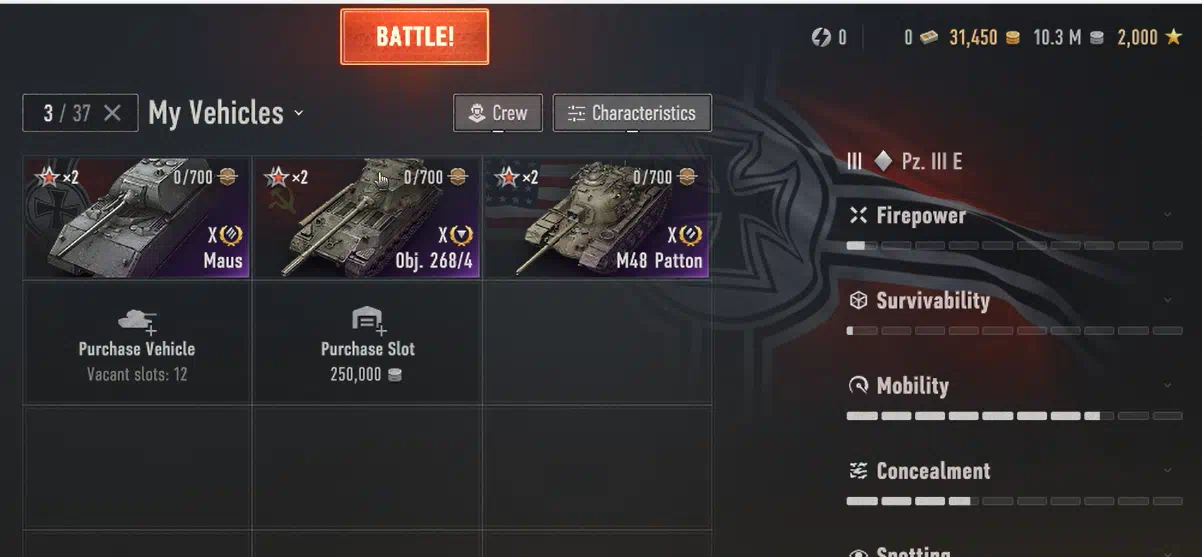The image size is (1202, 557).
Task: Choose the Obj. 268/4 vehicle
Action: (367, 217)
